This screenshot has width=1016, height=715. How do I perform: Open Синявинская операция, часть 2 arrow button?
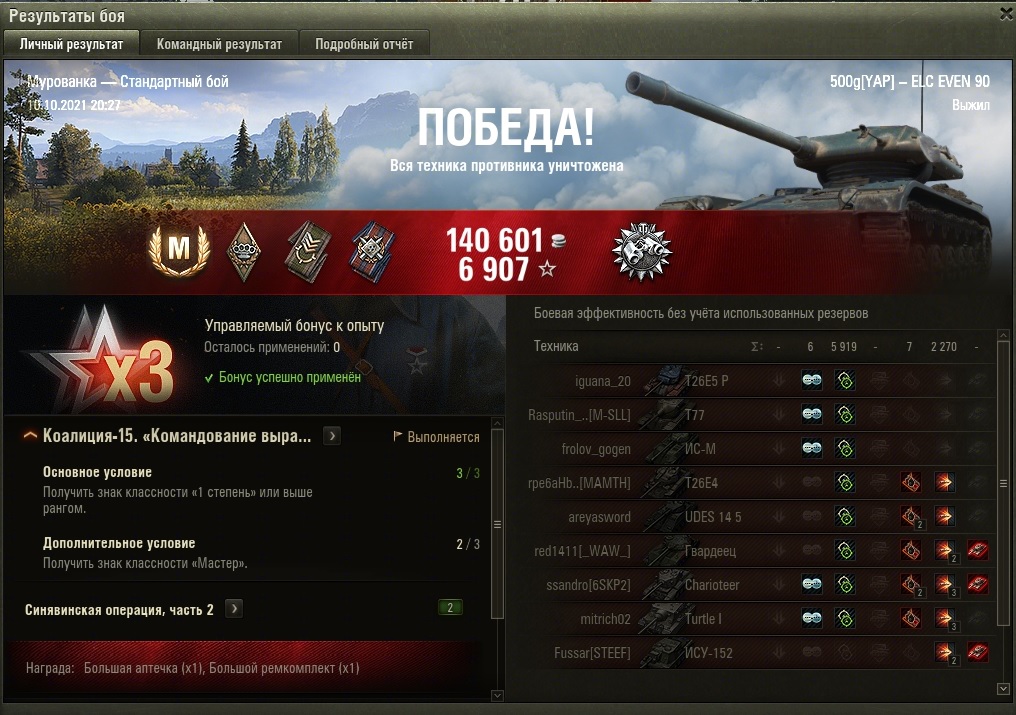point(233,609)
